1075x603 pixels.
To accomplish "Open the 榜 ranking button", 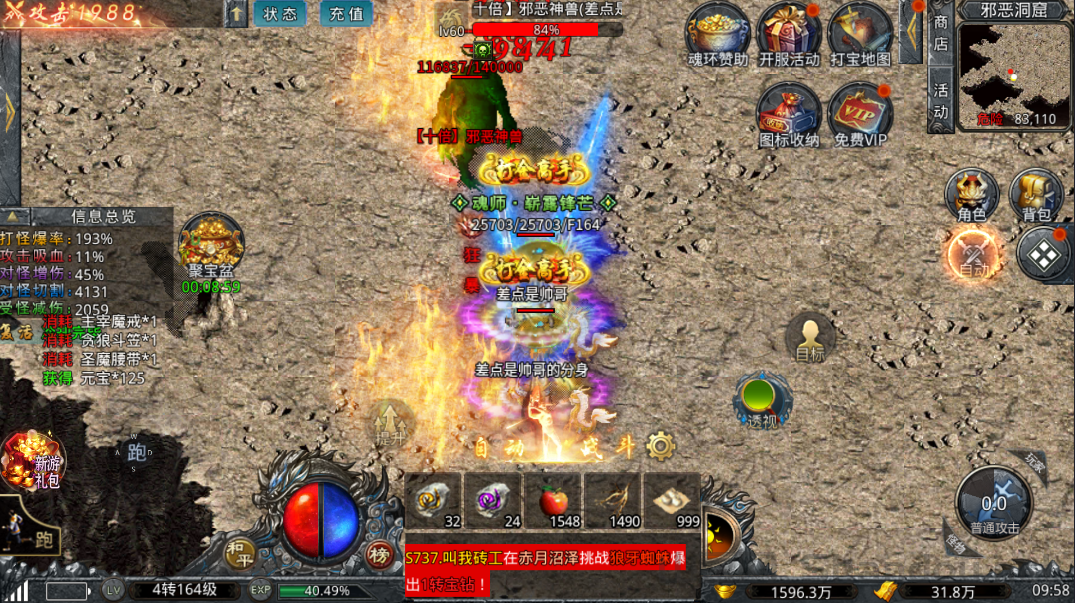I will click(377, 556).
